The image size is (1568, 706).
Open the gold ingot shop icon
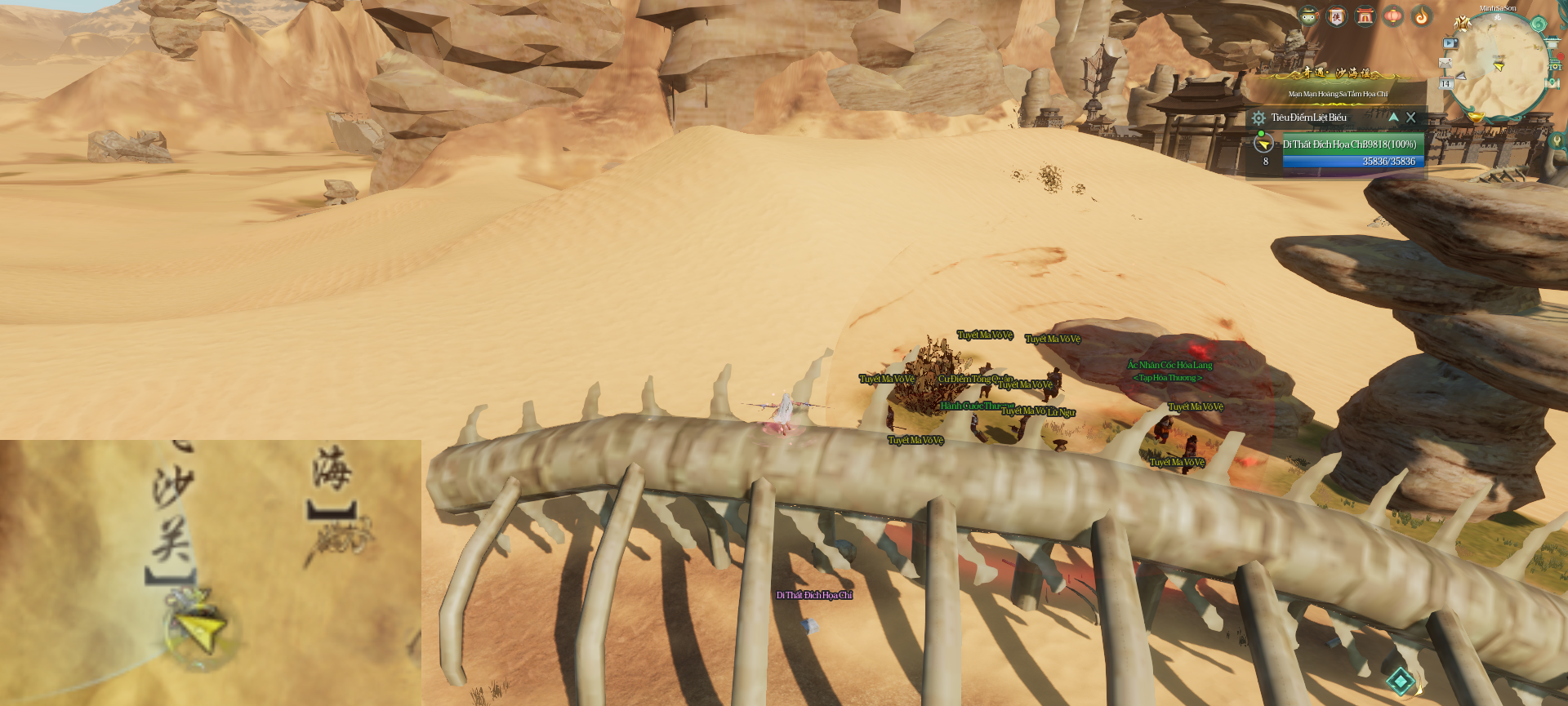(x=1476, y=117)
